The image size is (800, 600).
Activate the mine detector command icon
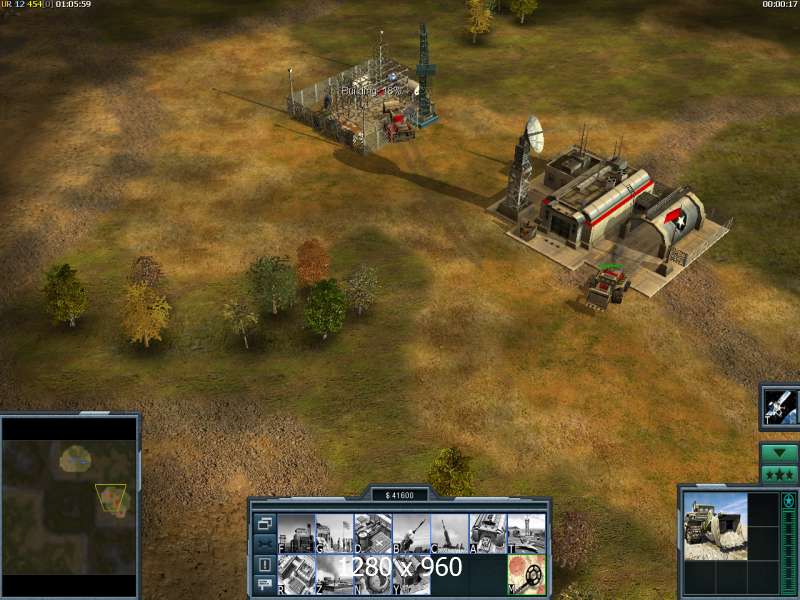(x=526, y=574)
